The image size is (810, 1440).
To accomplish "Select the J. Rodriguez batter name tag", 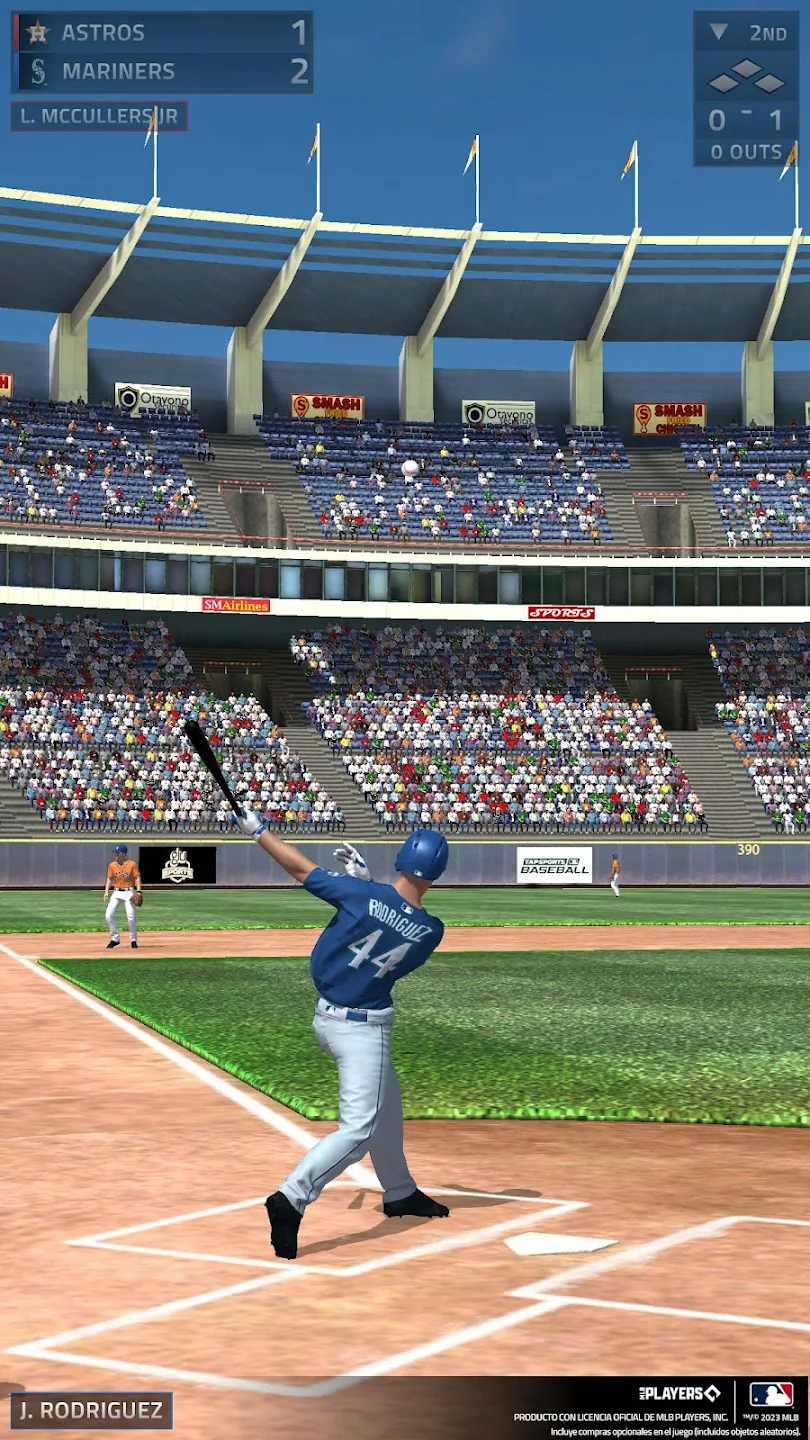I will (91, 1410).
